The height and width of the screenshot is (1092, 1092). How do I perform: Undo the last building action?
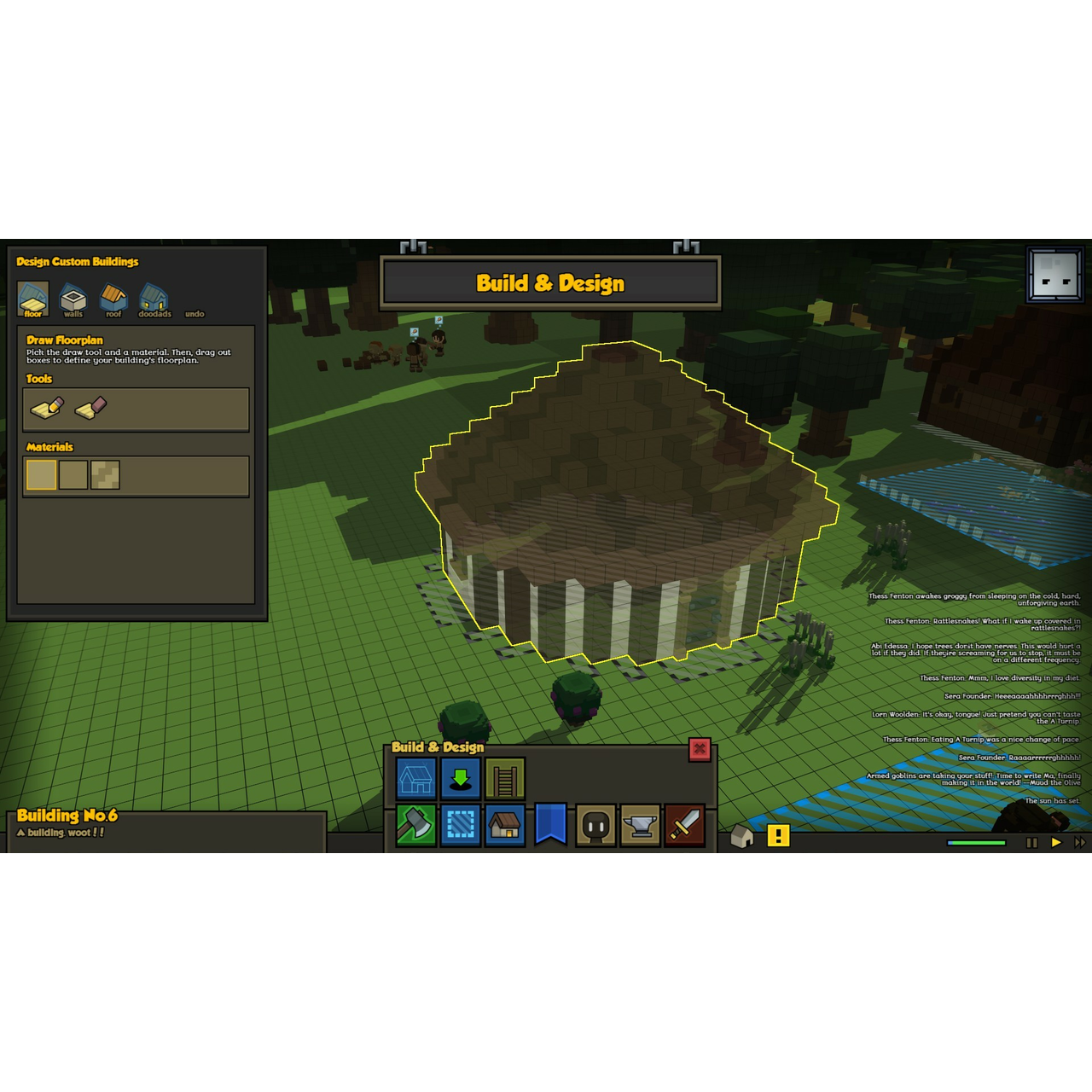pyautogui.click(x=195, y=313)
